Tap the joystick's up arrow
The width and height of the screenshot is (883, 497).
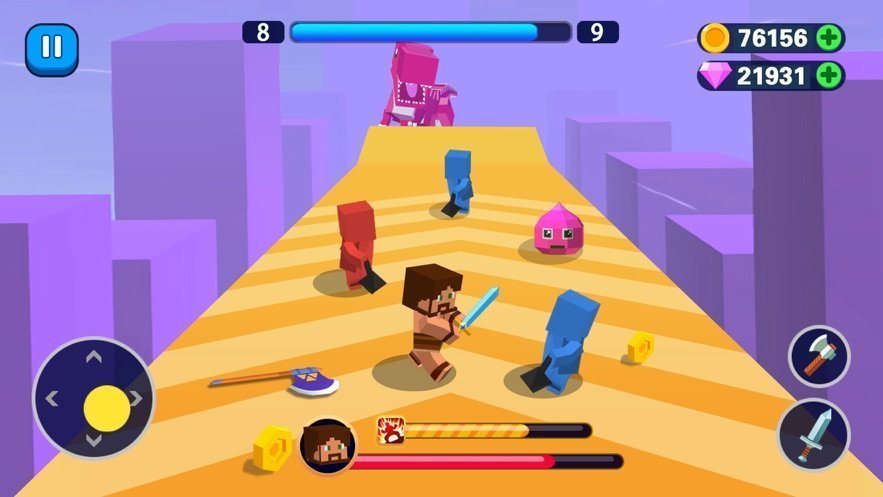(93, 357)
